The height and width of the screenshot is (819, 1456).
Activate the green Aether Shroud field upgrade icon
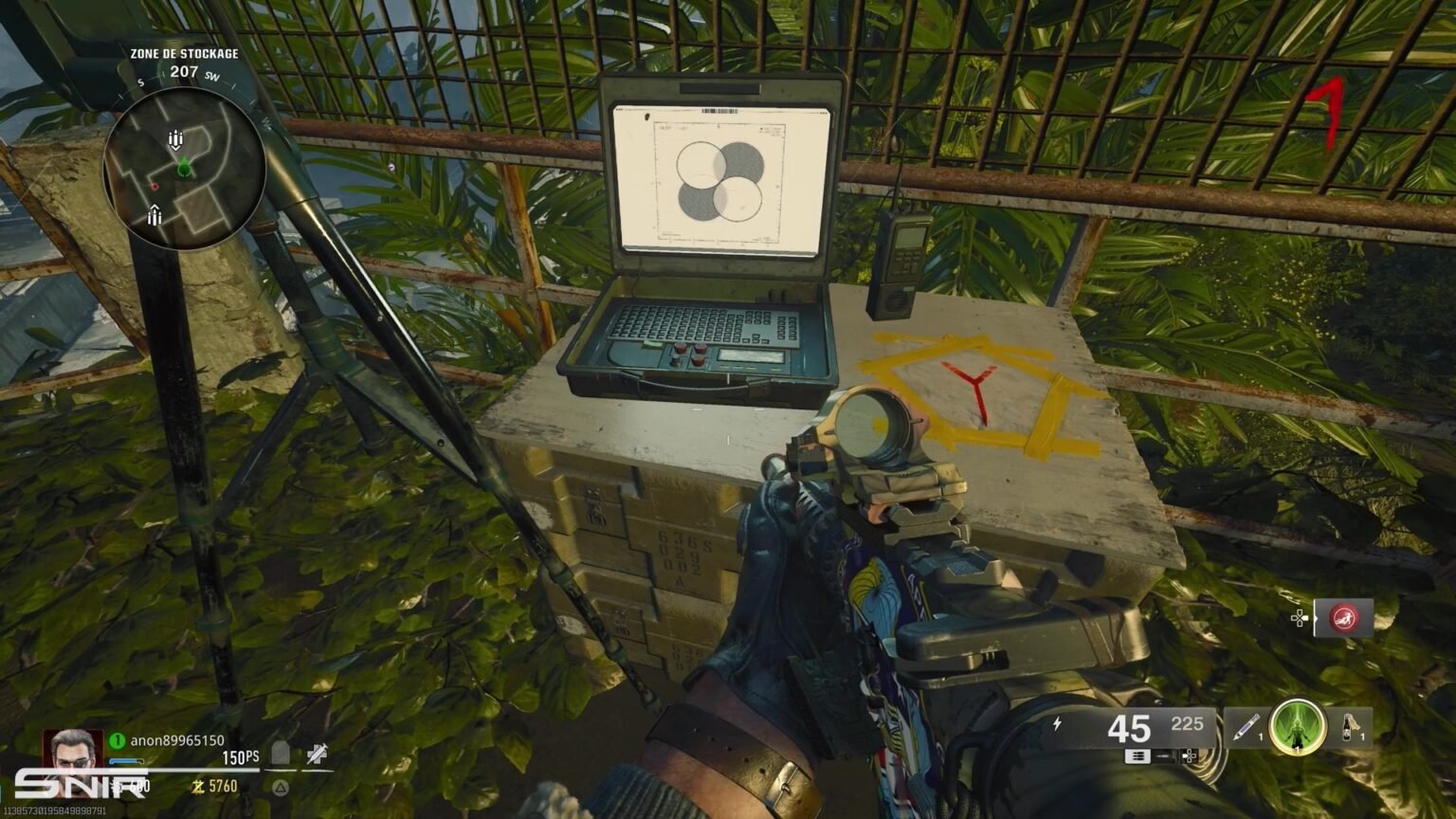click(1299, 726)
